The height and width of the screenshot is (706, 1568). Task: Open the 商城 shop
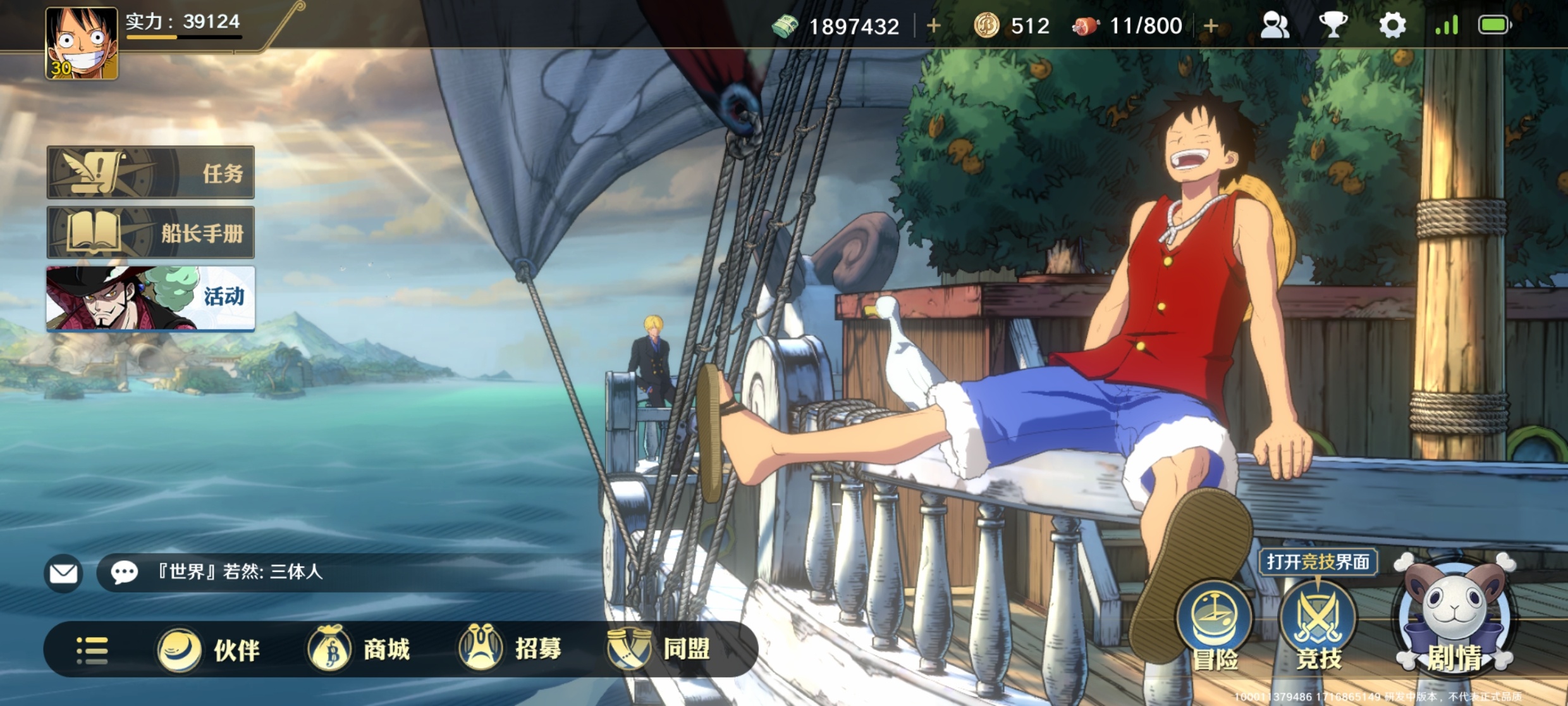358,650
